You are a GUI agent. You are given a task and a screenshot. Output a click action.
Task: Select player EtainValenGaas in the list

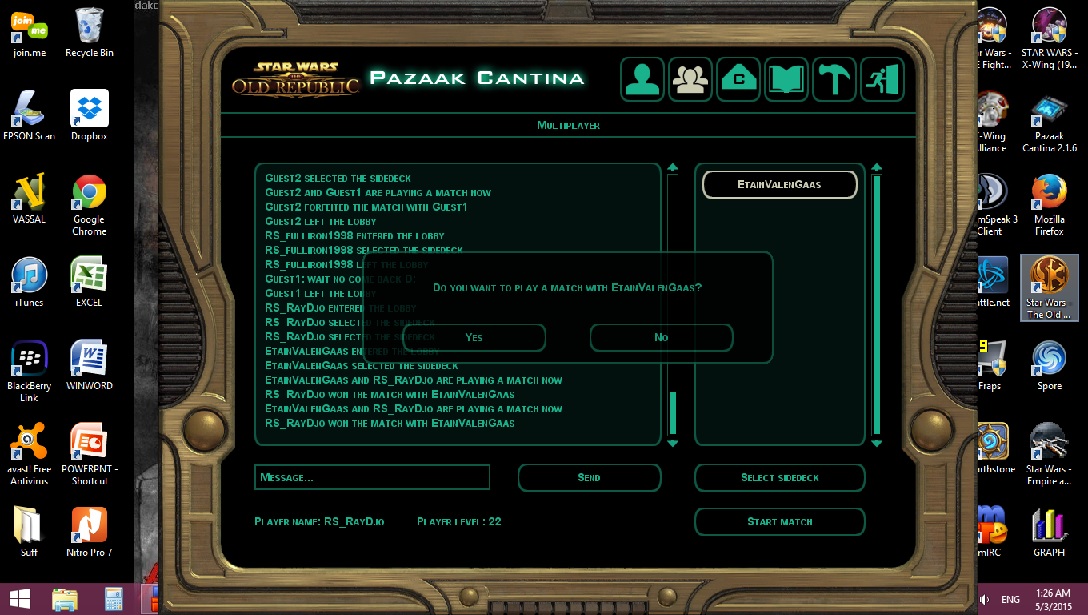tap(780, 185)
